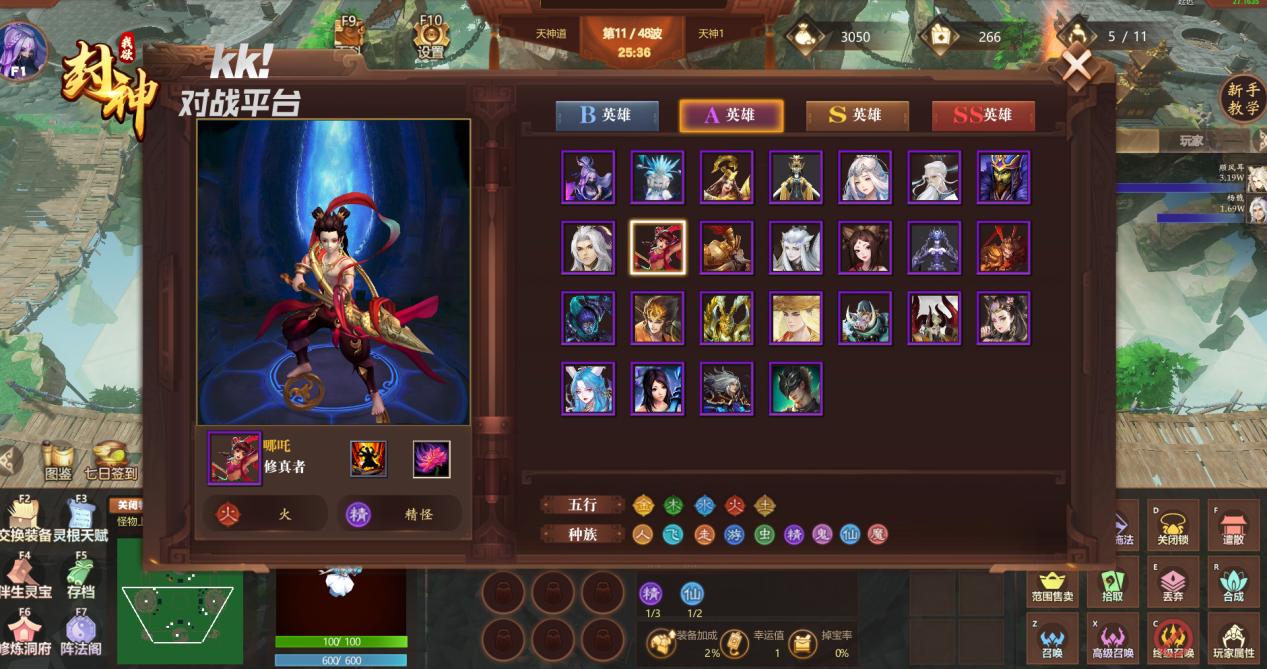Switch to the B 英雄 tab
This screenshot has height=669, width=1267.
click(607, 115)
